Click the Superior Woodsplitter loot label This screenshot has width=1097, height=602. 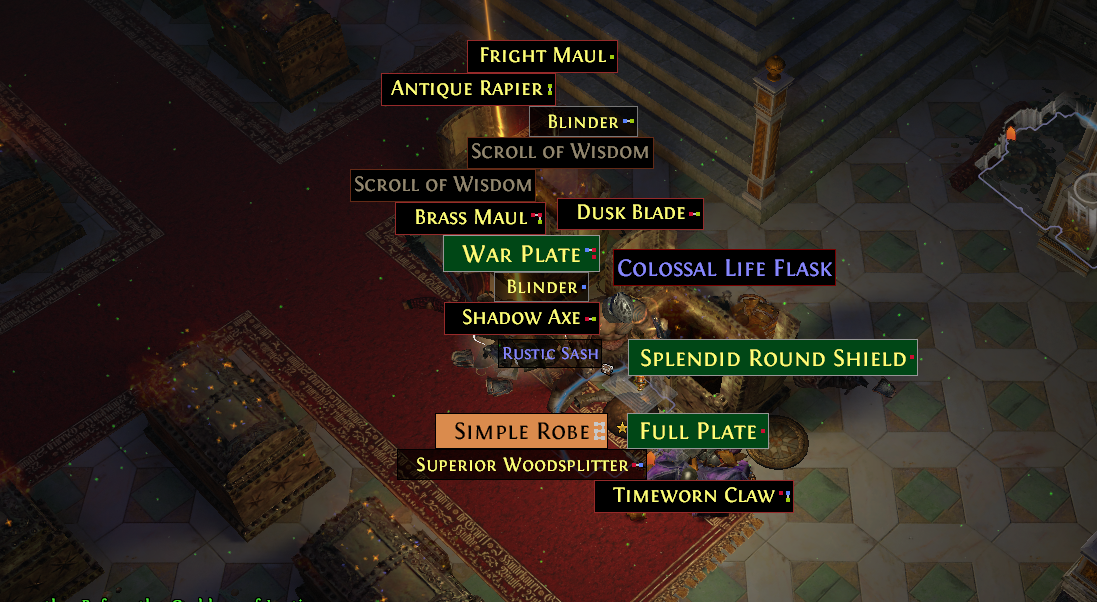[x=522, y=465]
